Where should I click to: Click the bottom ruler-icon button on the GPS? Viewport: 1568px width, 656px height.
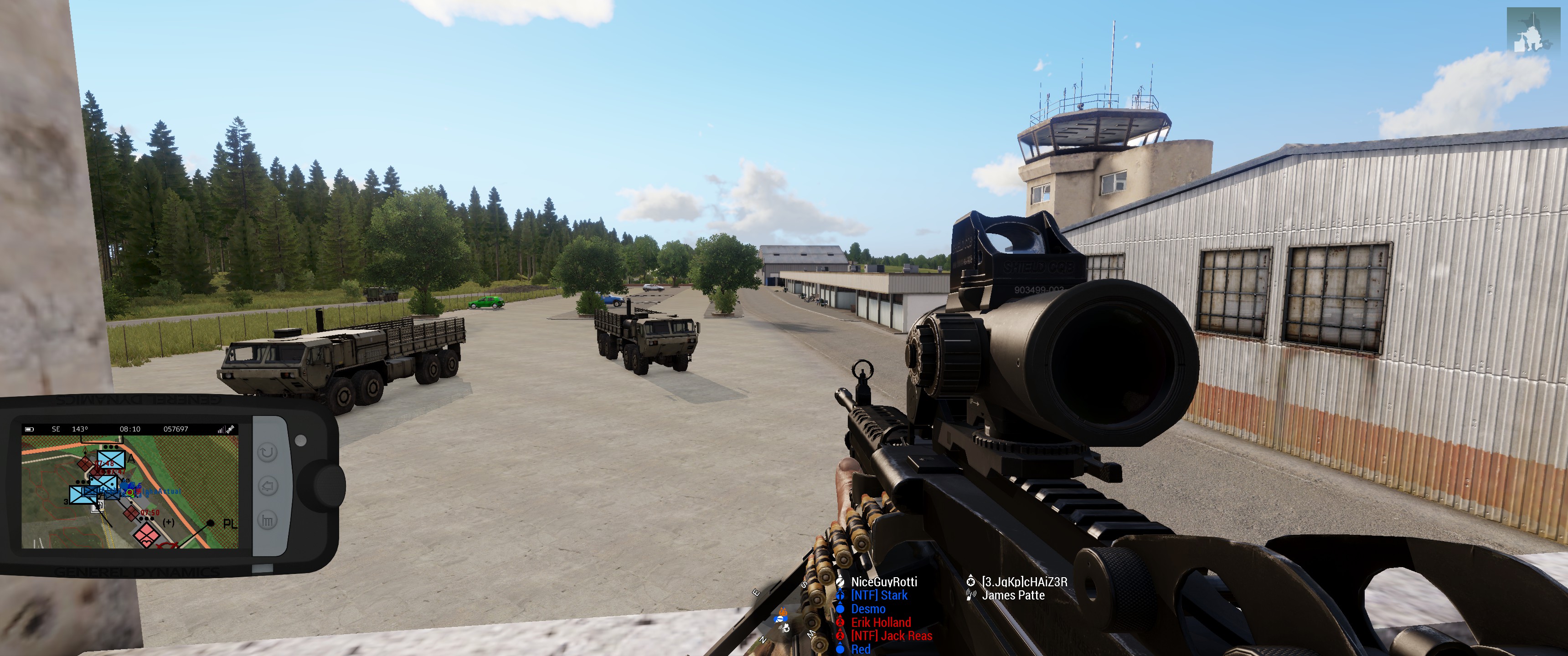(268, 520)
